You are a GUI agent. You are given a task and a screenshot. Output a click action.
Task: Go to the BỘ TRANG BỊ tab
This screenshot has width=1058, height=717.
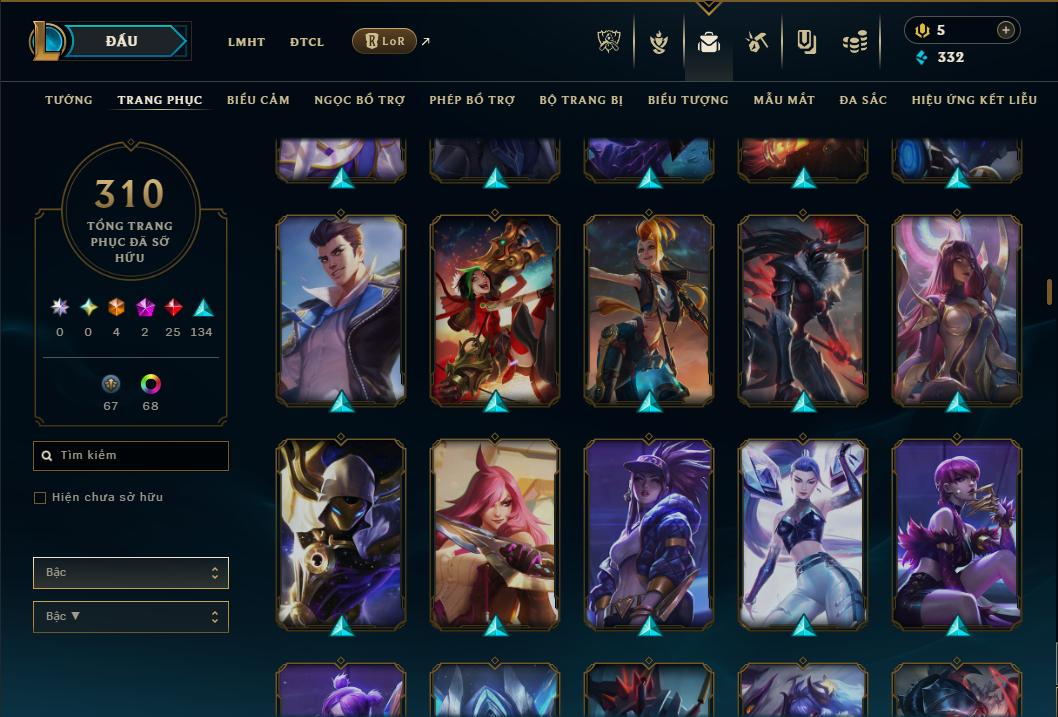(x=581, y=100)
